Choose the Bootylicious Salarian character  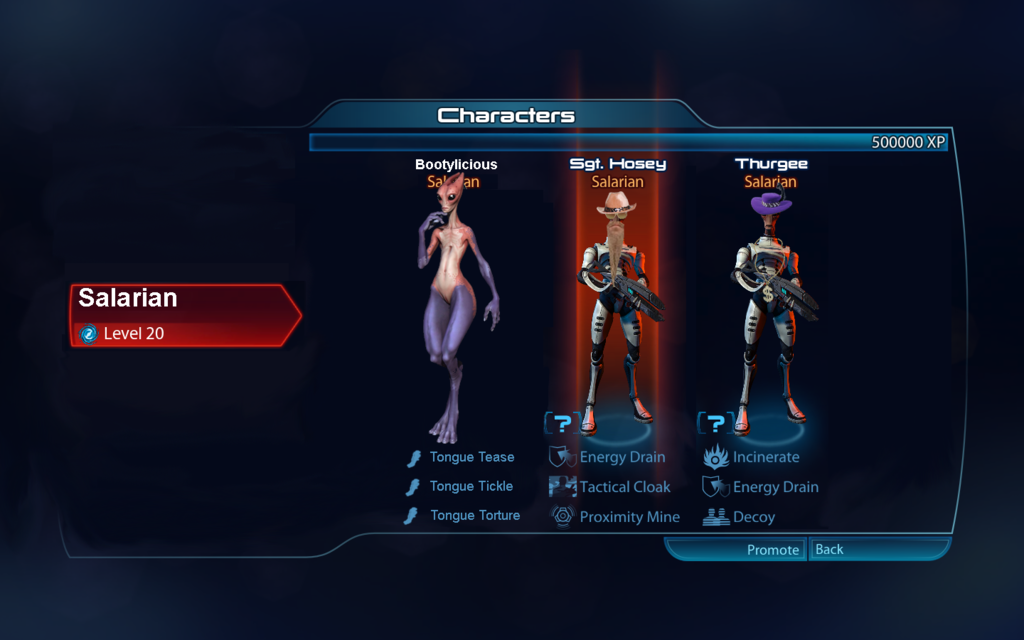456,300
